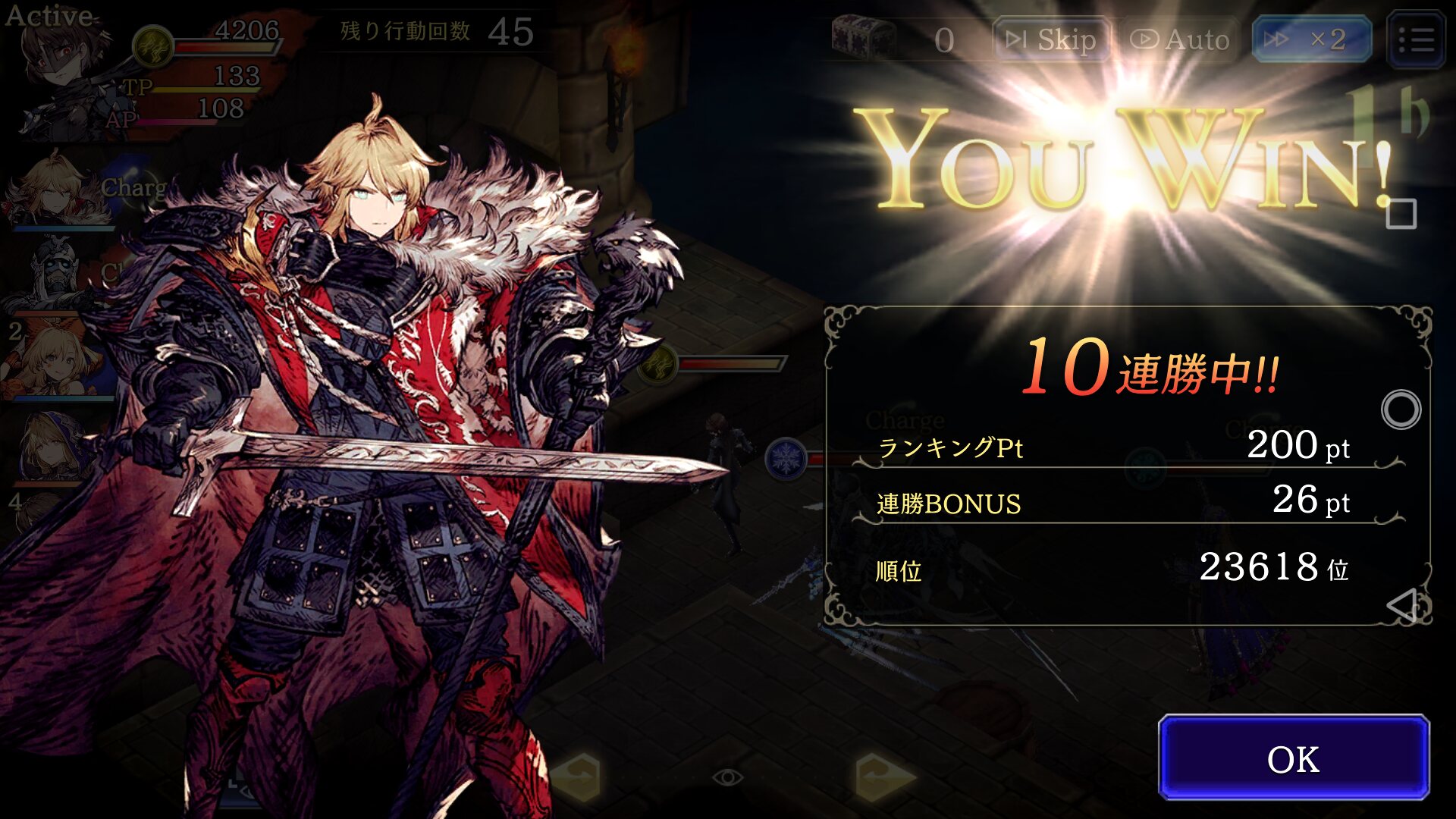Toggle Auto battle mode
The height and width of the screenshot is (819, 1456).
(1180, 39)
